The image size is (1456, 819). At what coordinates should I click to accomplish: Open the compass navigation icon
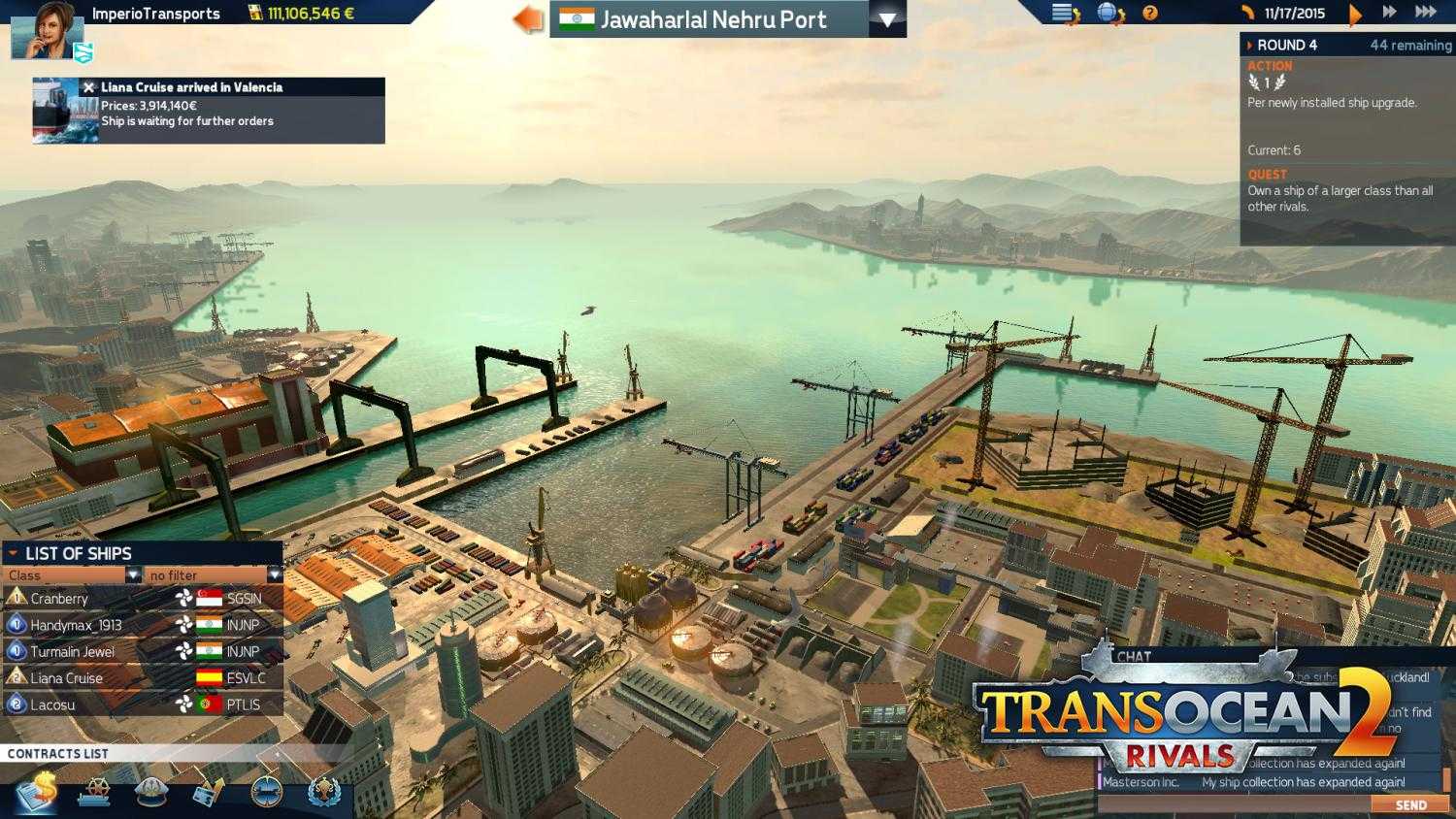point(266,794)
